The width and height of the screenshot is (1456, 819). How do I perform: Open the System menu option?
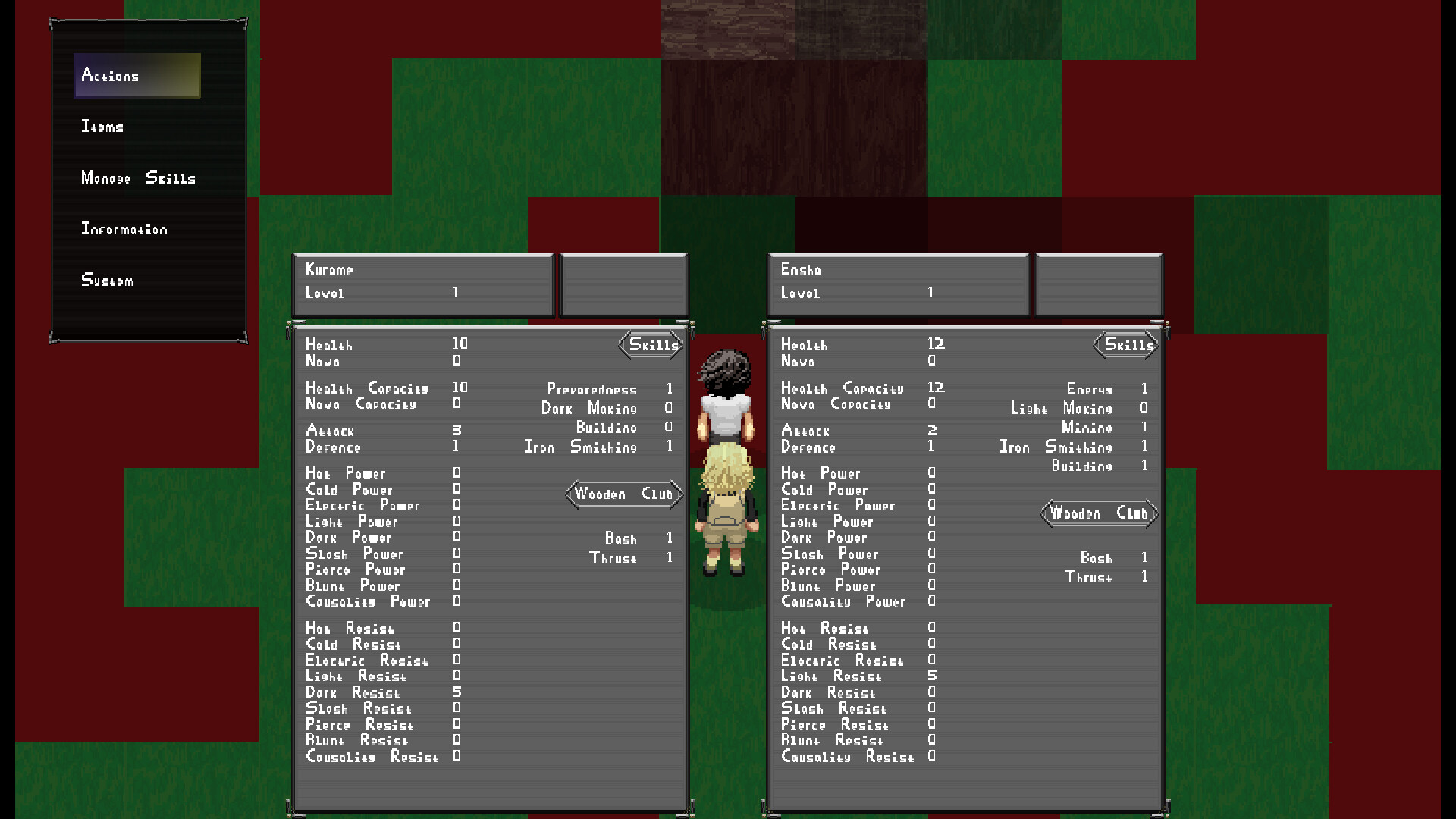107,280
